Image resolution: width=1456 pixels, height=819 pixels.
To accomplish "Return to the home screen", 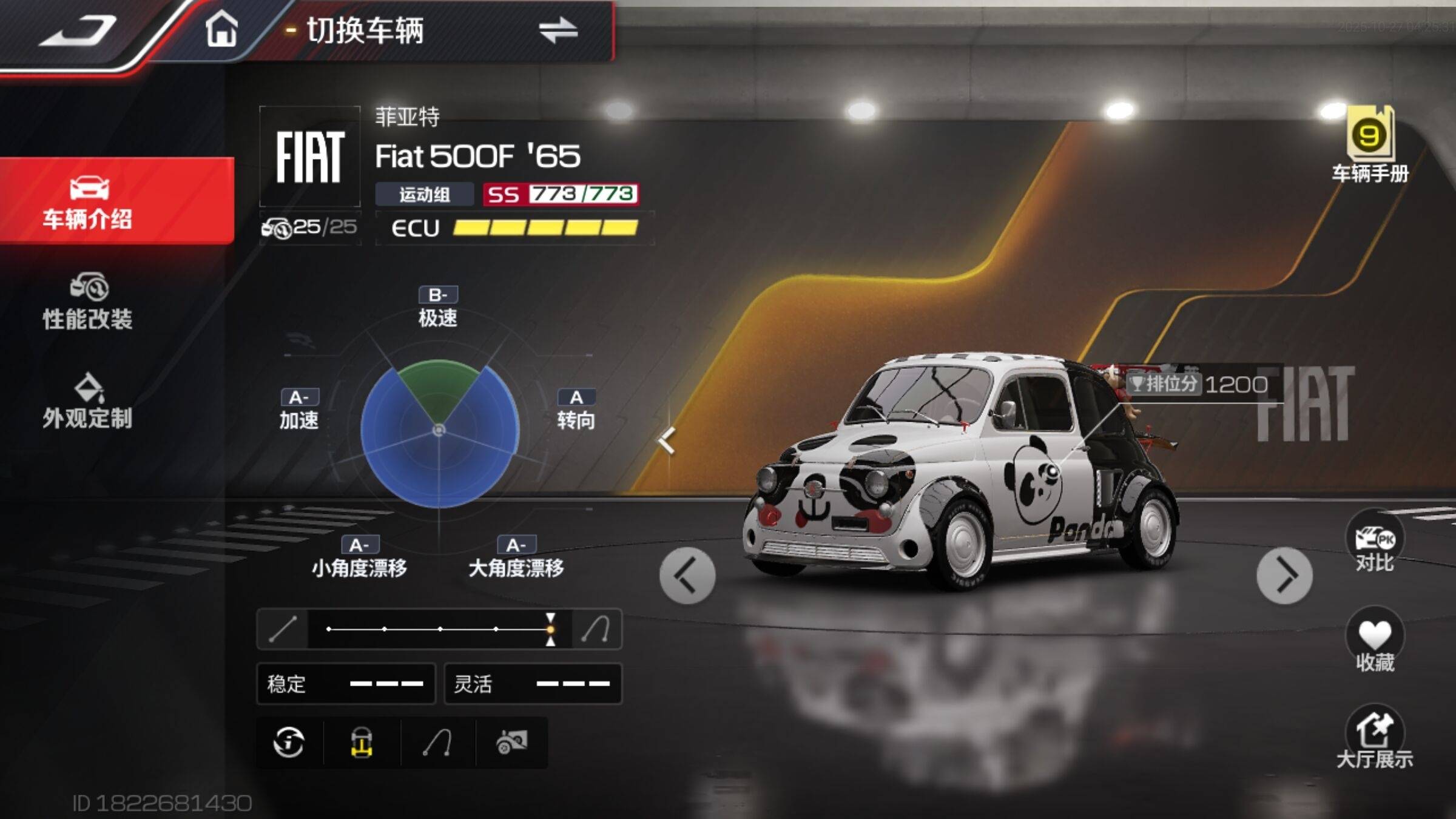I will coord(221,29).
